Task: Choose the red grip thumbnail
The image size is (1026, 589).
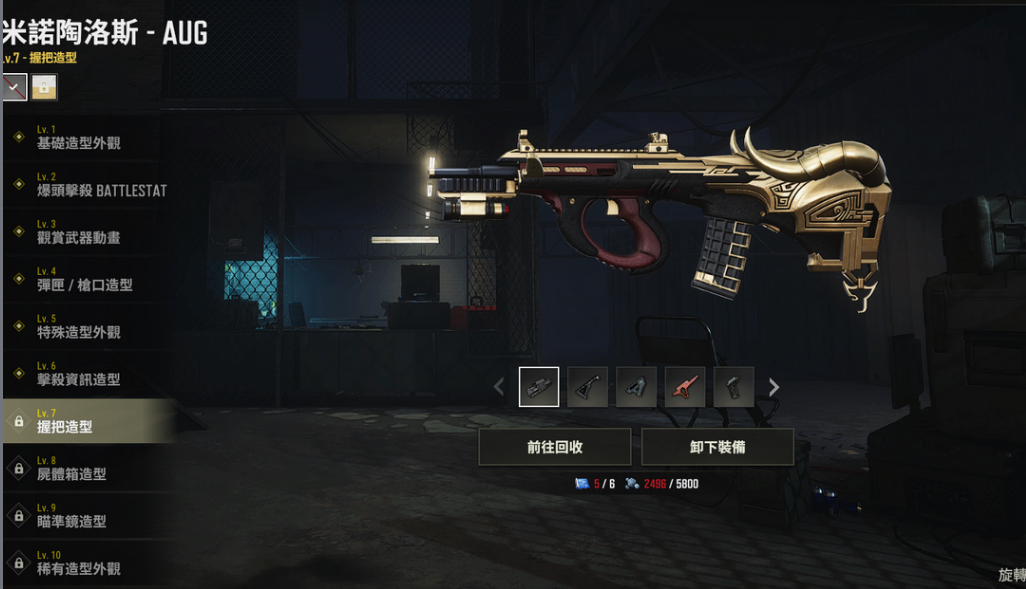Action: pyautogui.click(x=685, y=387)
